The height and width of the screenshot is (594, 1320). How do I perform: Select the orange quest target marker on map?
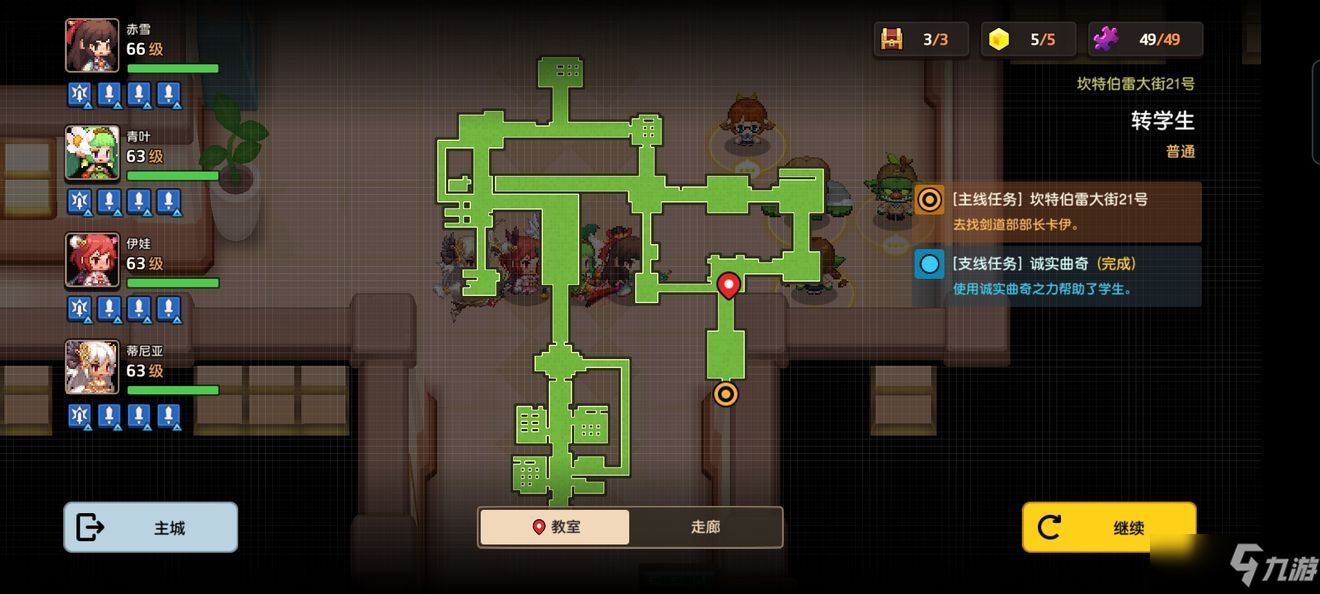tap(726, 394)
